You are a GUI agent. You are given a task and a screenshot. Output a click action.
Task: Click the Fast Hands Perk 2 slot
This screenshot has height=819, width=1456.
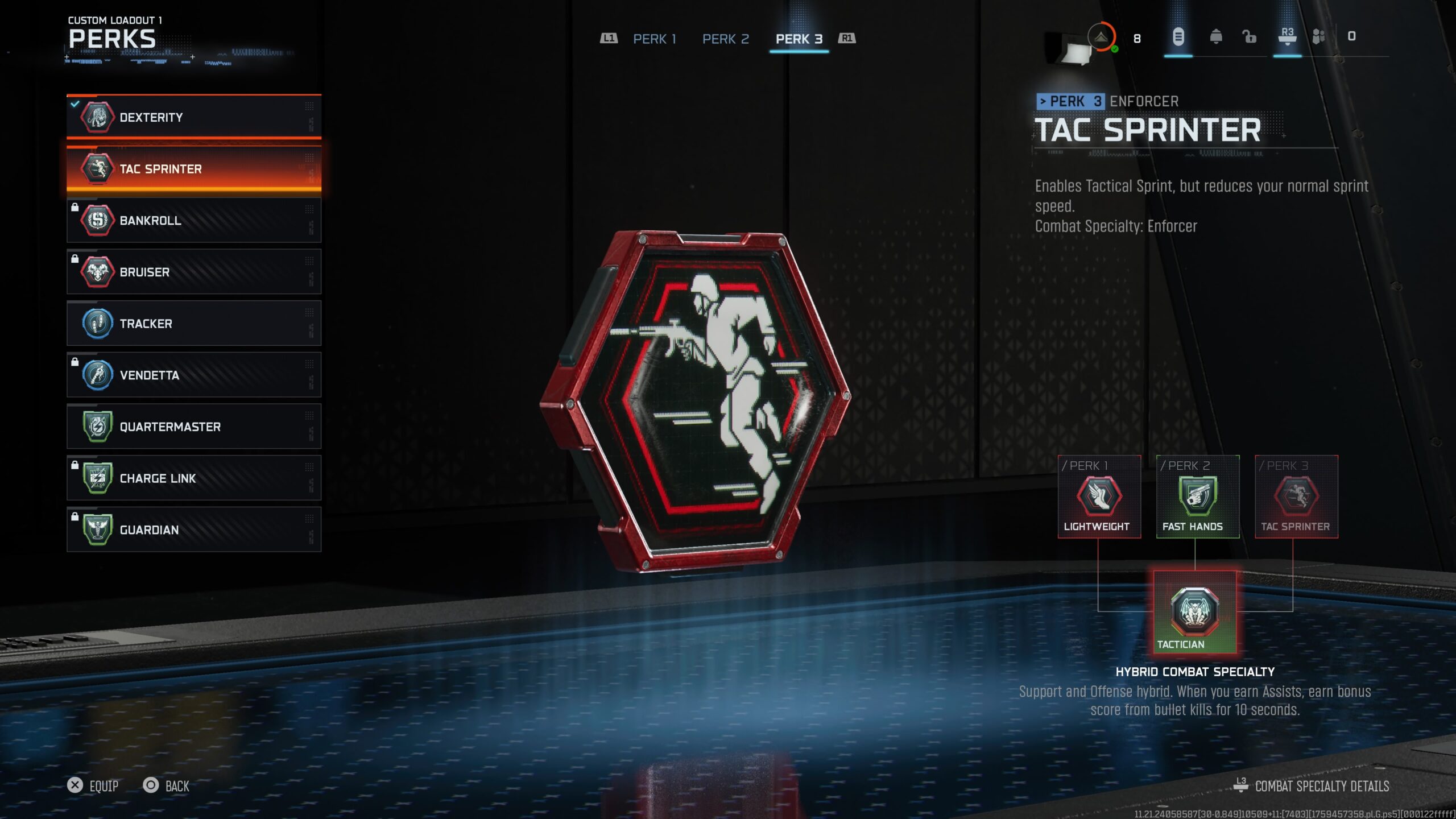(x=1197, y=497)
